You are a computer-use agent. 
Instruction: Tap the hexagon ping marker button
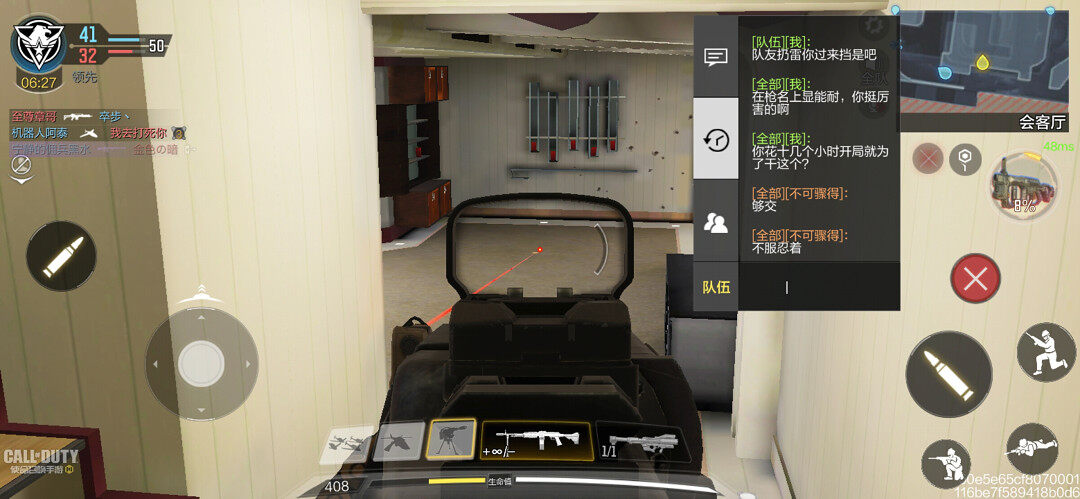click(965, 157)
